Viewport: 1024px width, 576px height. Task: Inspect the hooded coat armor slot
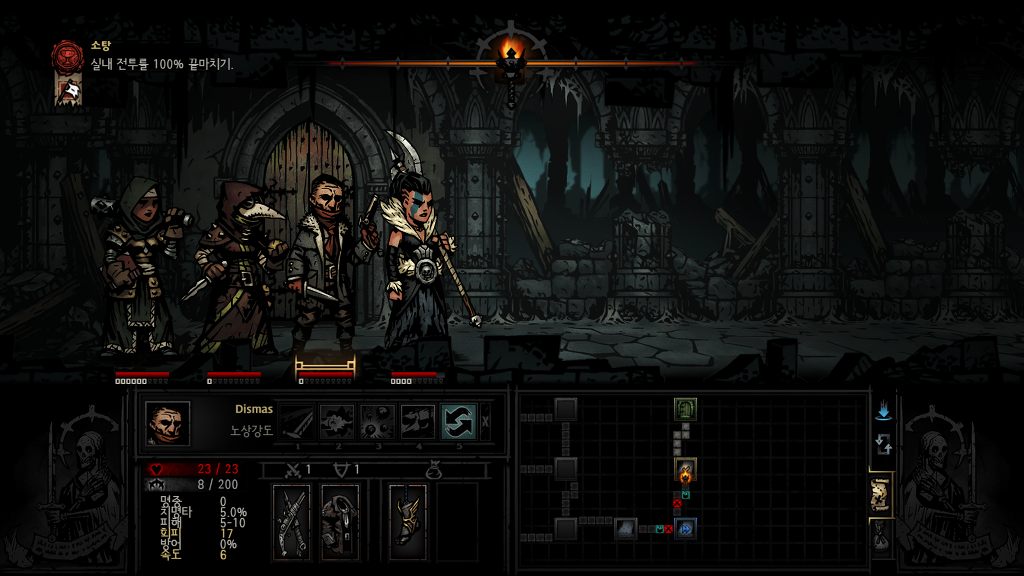coord(341,521)
